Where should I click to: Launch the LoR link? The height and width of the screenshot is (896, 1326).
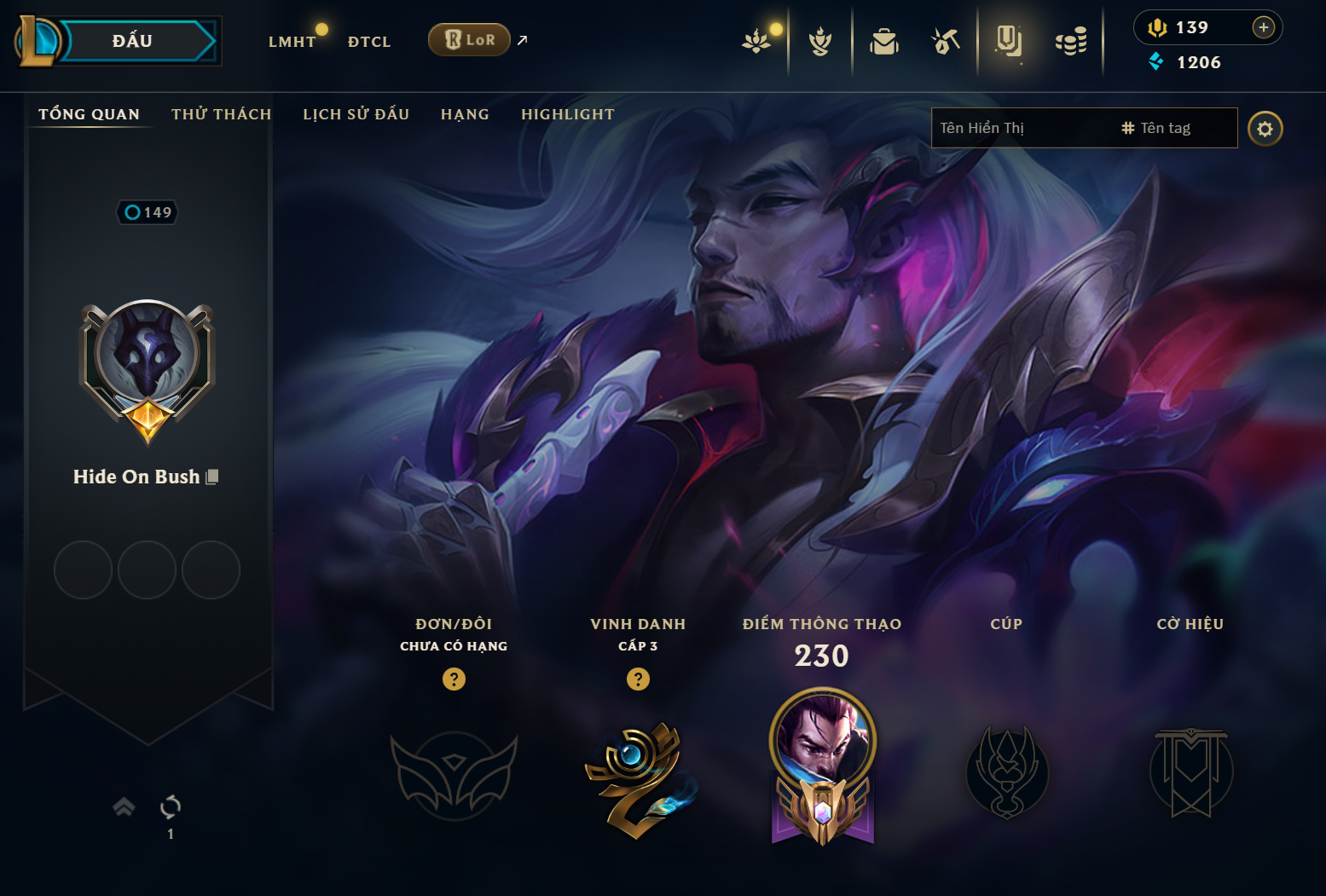coord(470,40)
